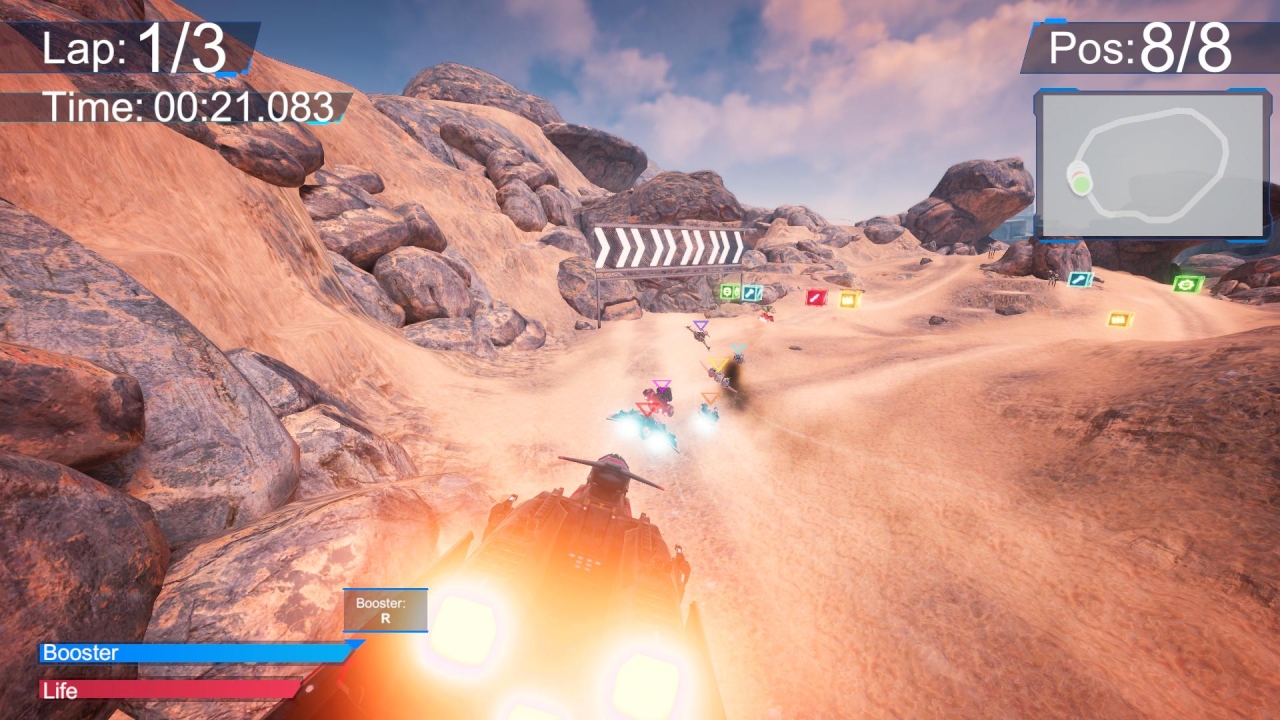The height and width of the screenshot is (720, 1280).
Task: Grab the yellow ammo pickup ahead
Action: coord(848,300)
